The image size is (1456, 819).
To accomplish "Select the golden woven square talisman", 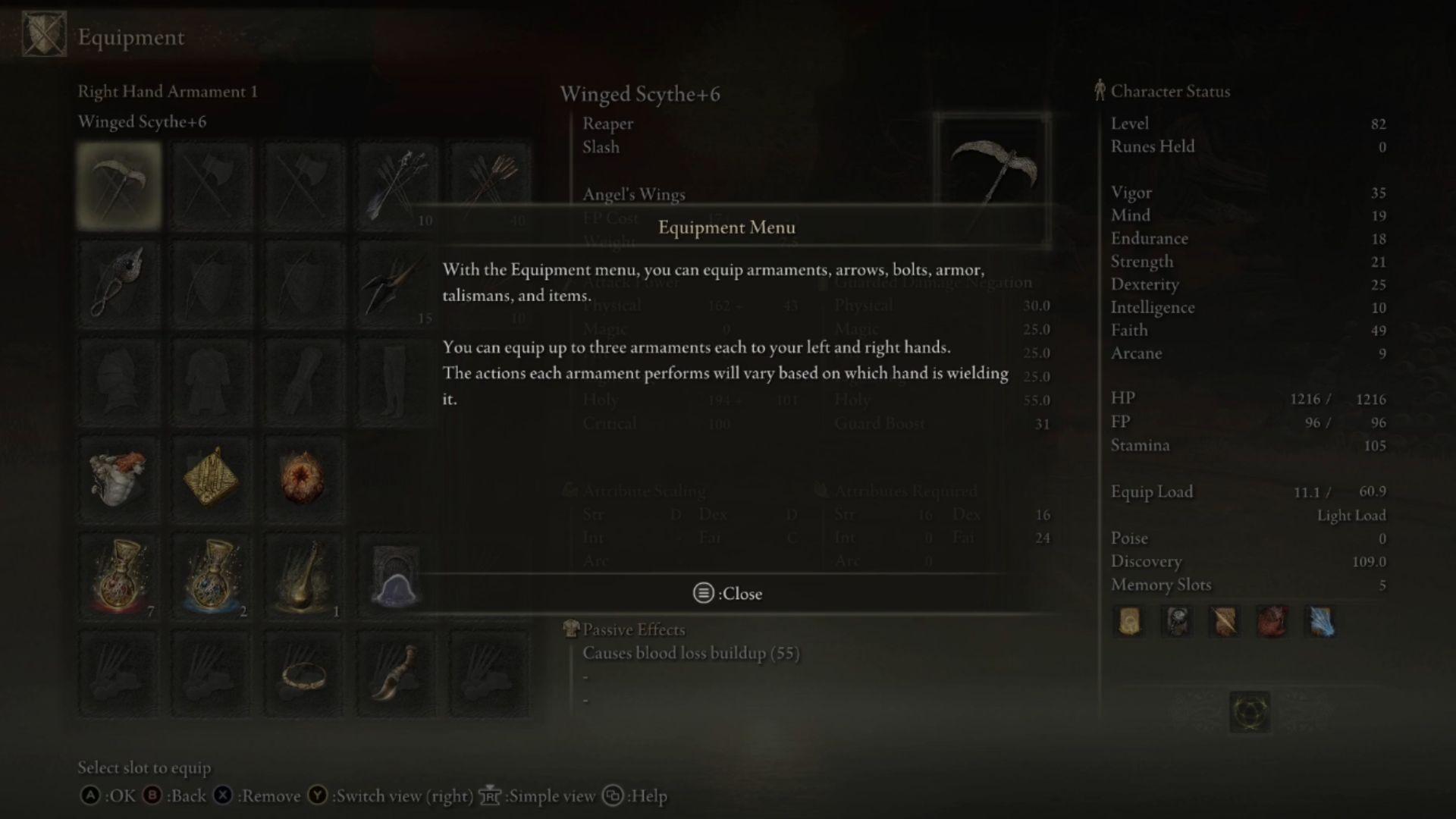I will tap(212, 479).
